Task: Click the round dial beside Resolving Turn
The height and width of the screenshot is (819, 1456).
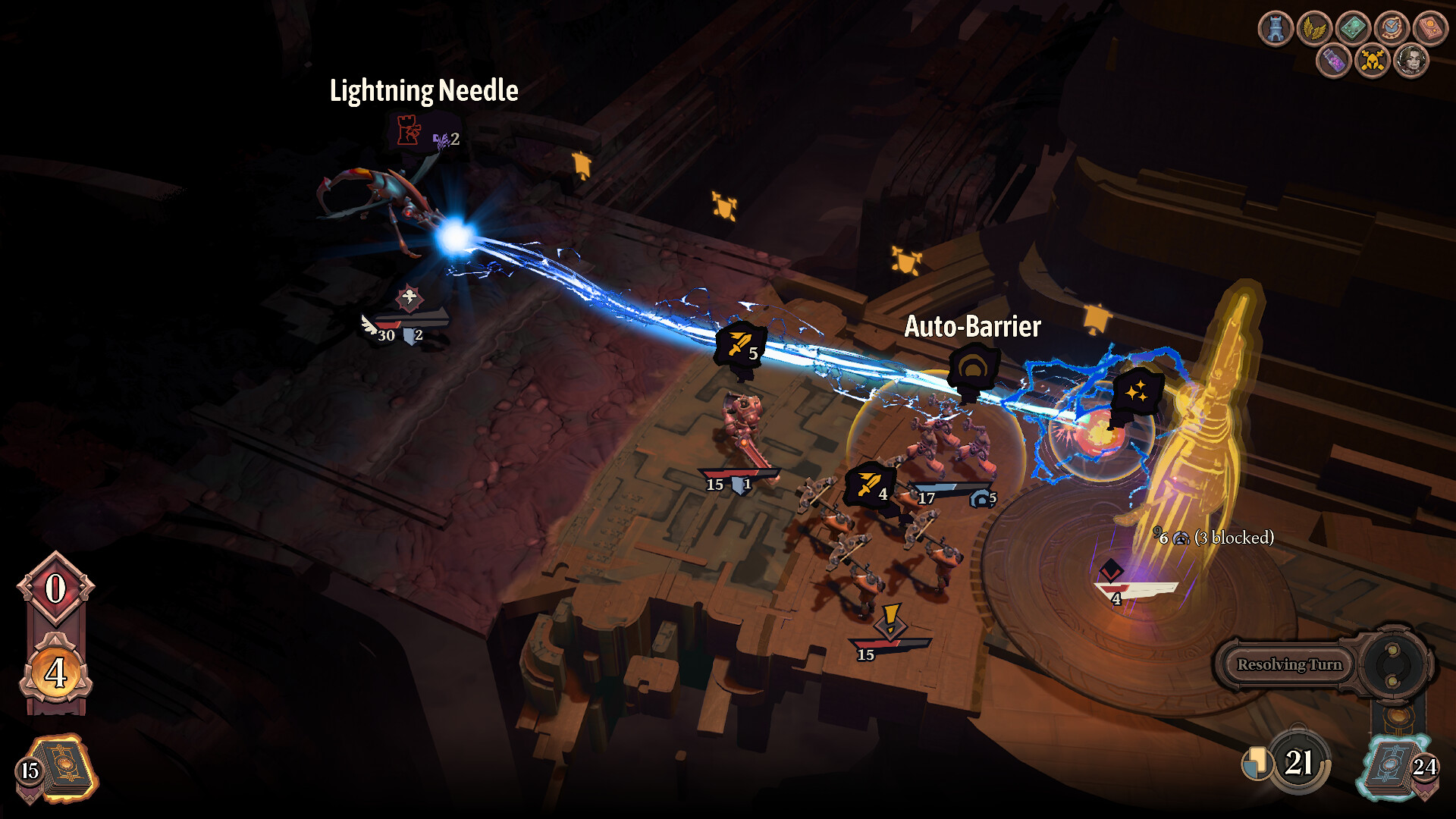Action: (1392, 665)
